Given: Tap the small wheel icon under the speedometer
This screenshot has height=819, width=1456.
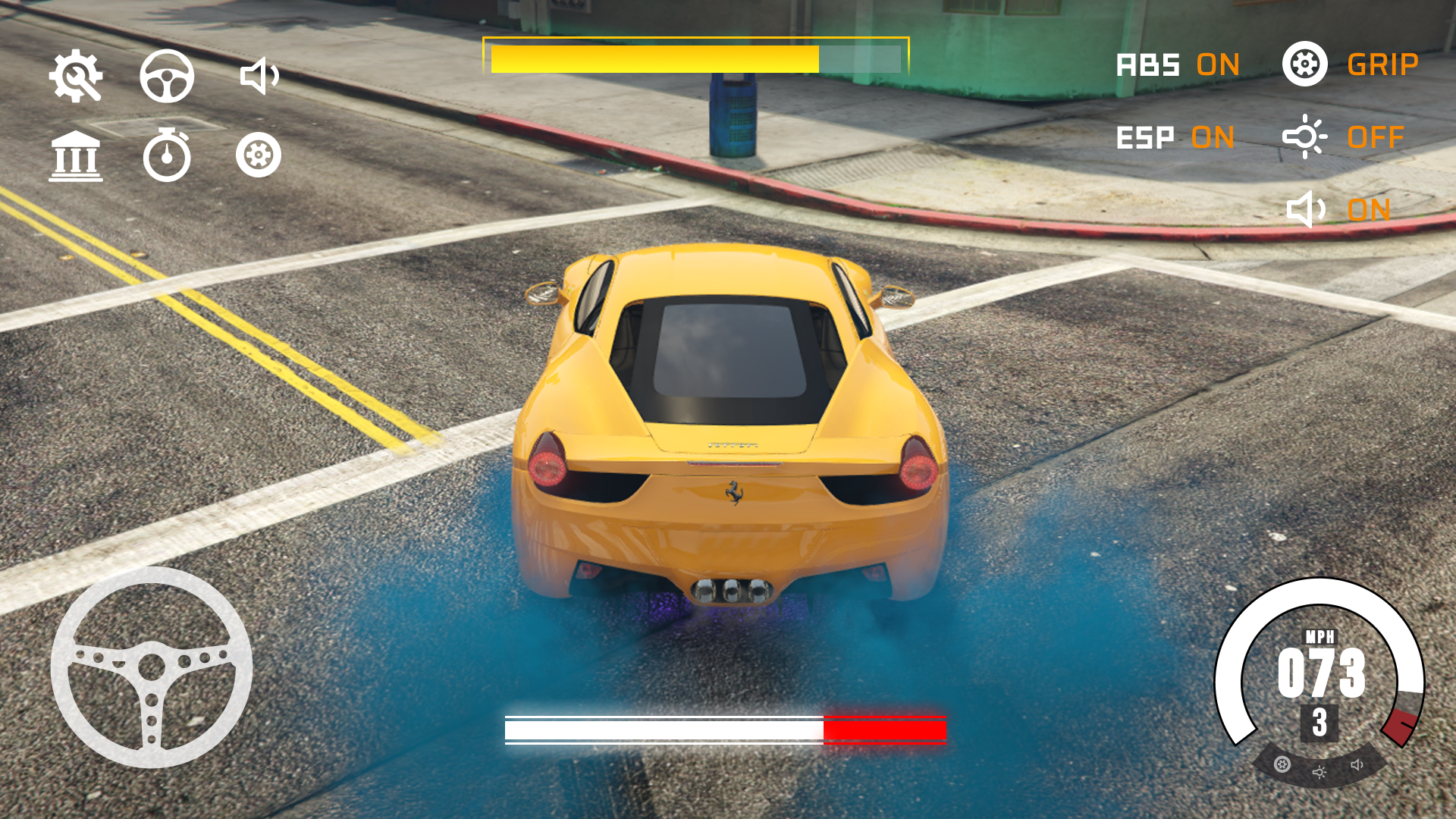Looking at the screenshot, I should pos(1282,764).
